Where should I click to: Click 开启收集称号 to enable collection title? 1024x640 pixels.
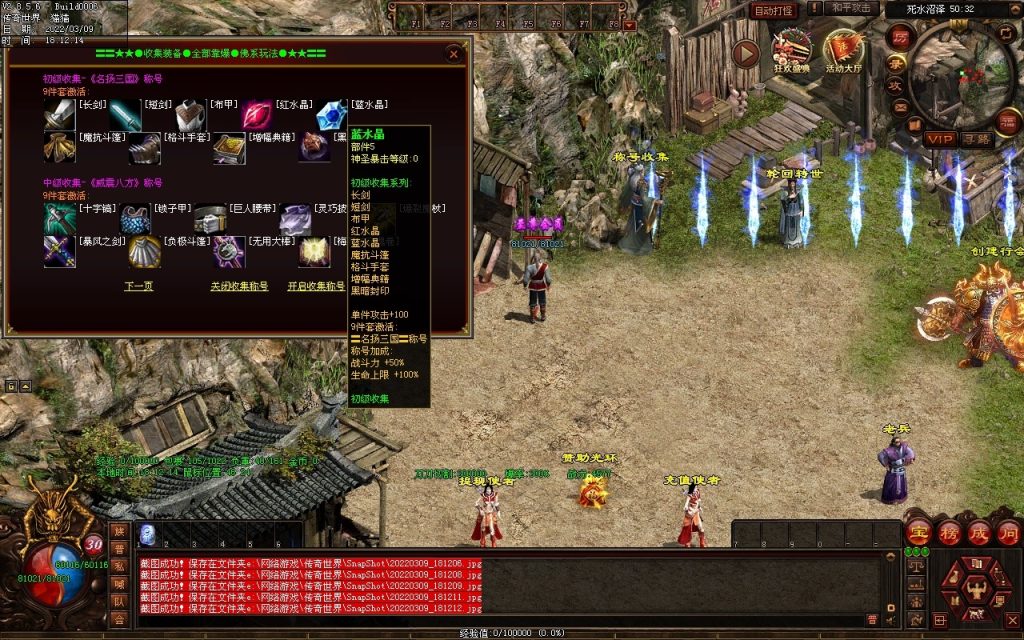318,286
